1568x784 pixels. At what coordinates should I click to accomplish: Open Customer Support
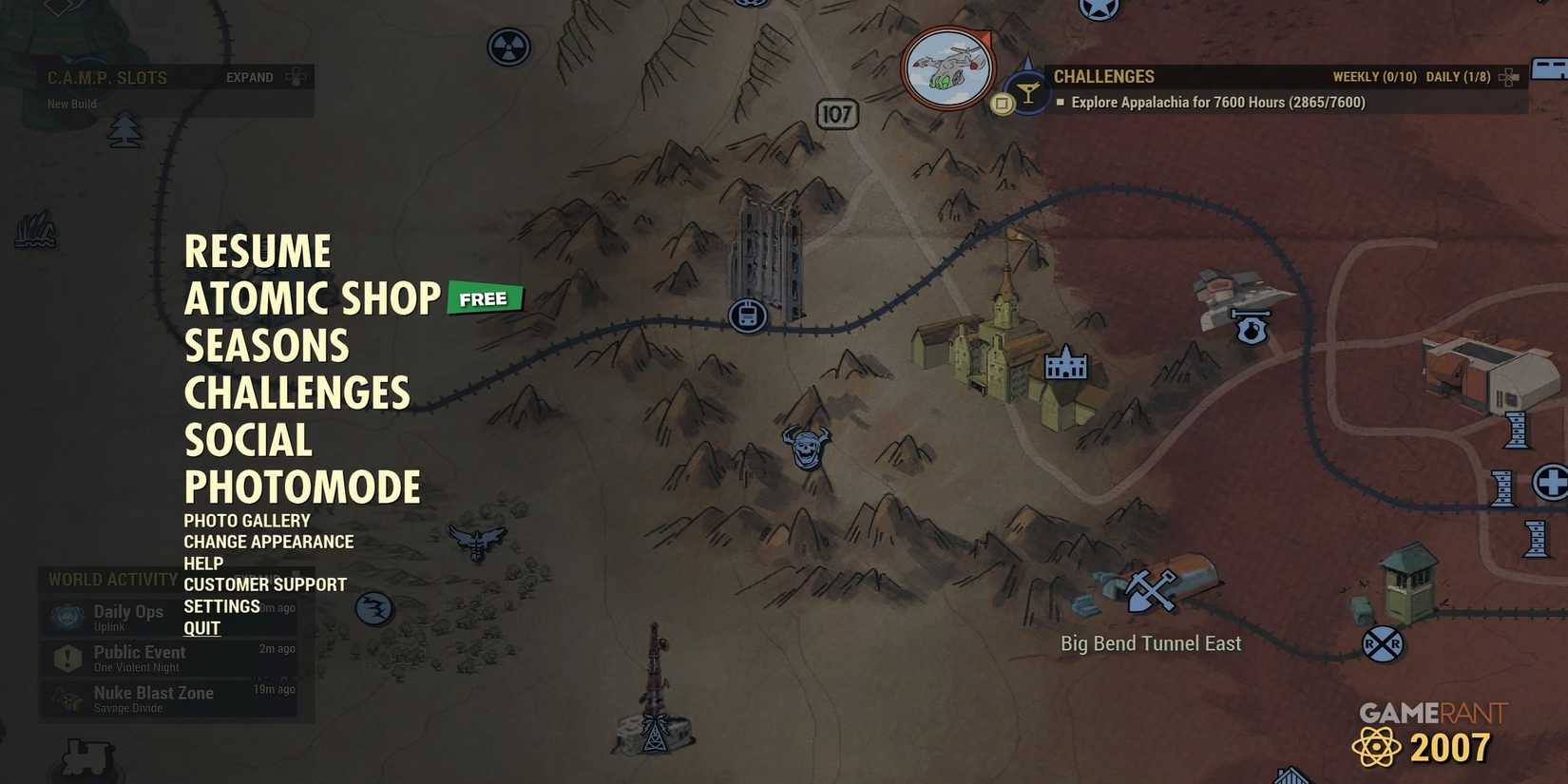[265, 583]
